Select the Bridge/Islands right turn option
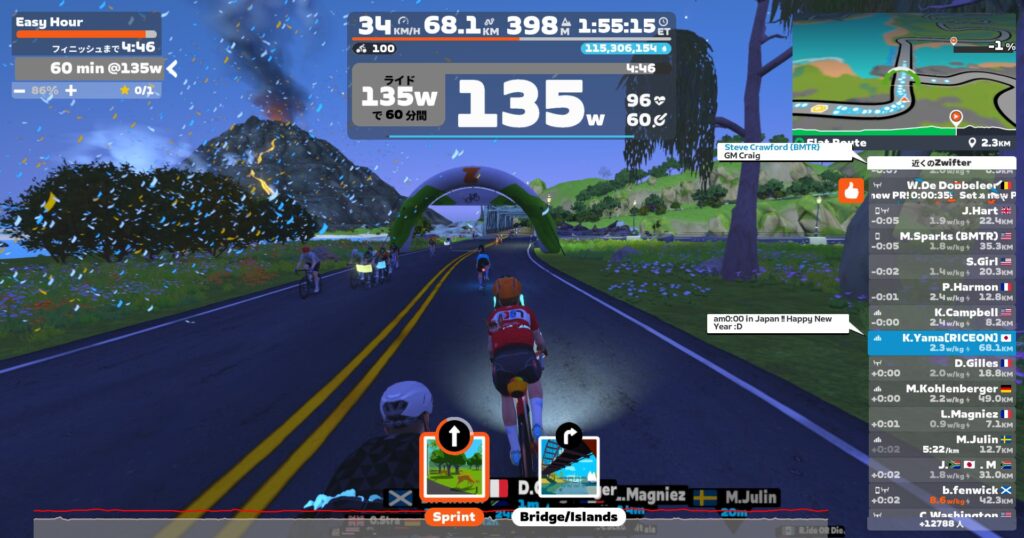The image size is (1024, 538). coord(569,468)
